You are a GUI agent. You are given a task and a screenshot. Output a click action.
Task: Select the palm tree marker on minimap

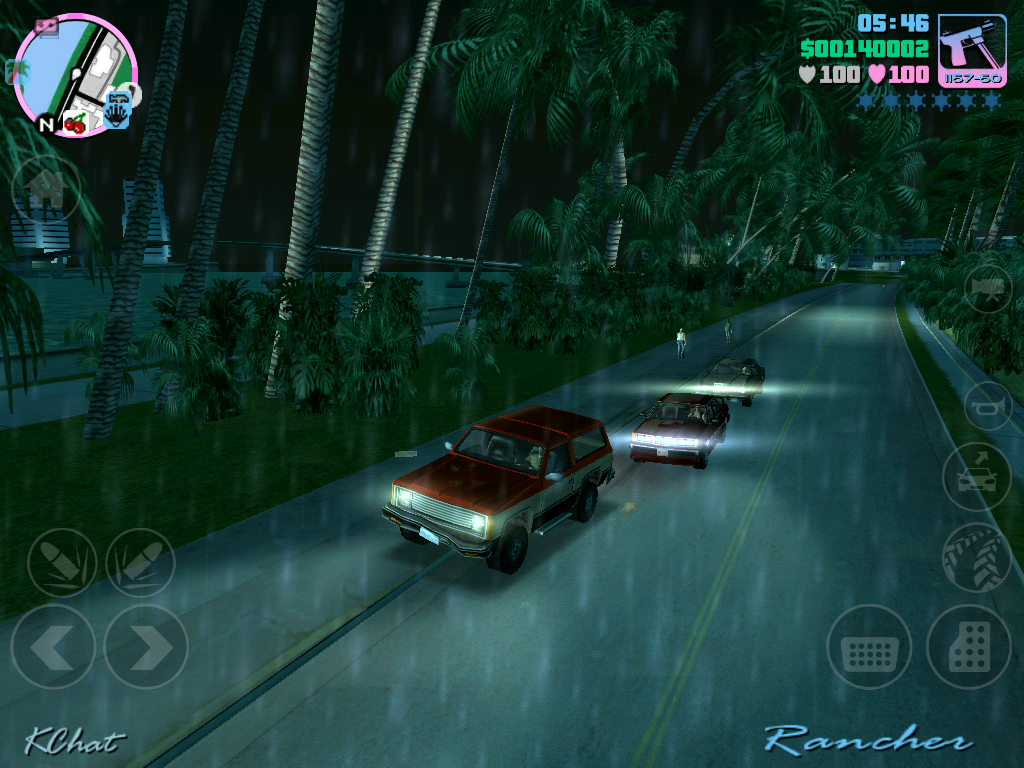pos(16,71)
